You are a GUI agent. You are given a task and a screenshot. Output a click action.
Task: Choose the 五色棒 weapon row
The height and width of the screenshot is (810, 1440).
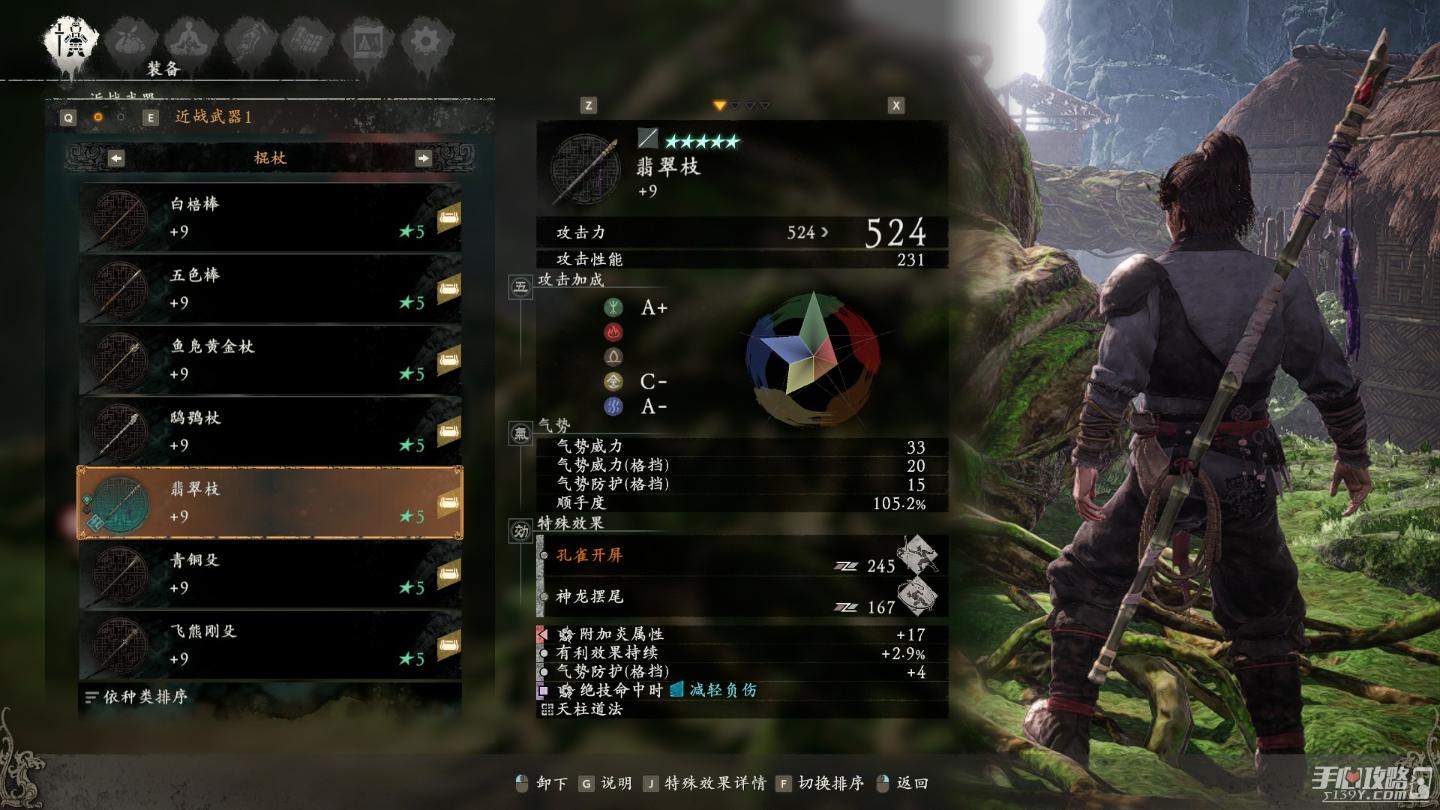click(x=270, y=288)
